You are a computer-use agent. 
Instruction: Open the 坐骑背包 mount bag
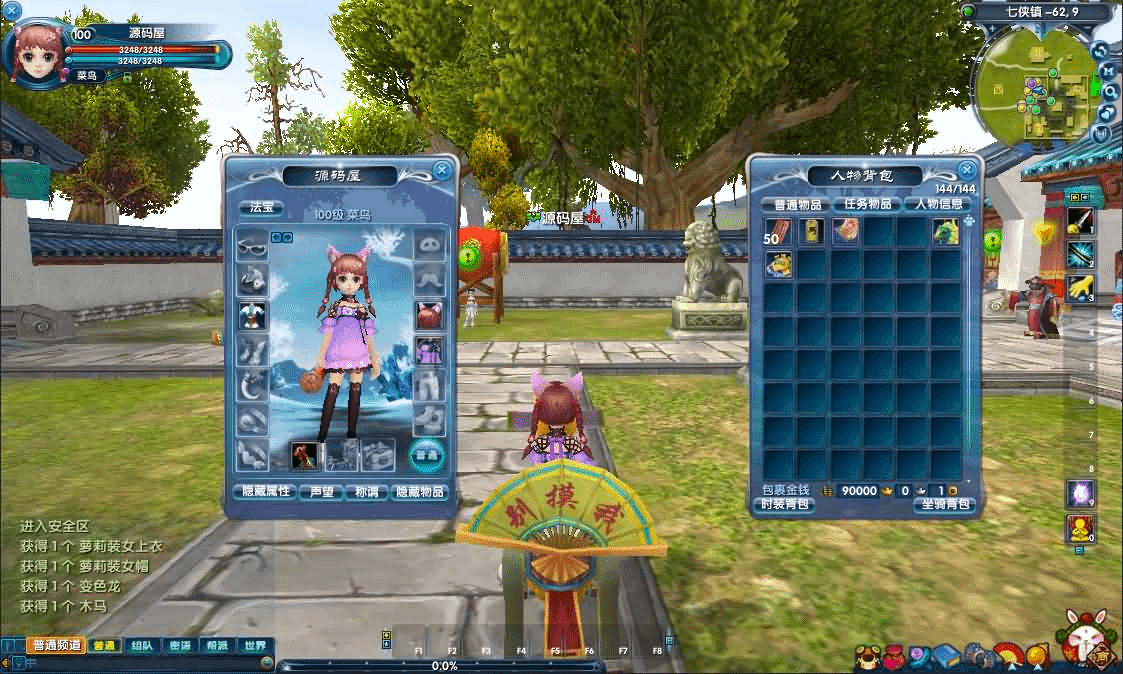pos(943,505)
